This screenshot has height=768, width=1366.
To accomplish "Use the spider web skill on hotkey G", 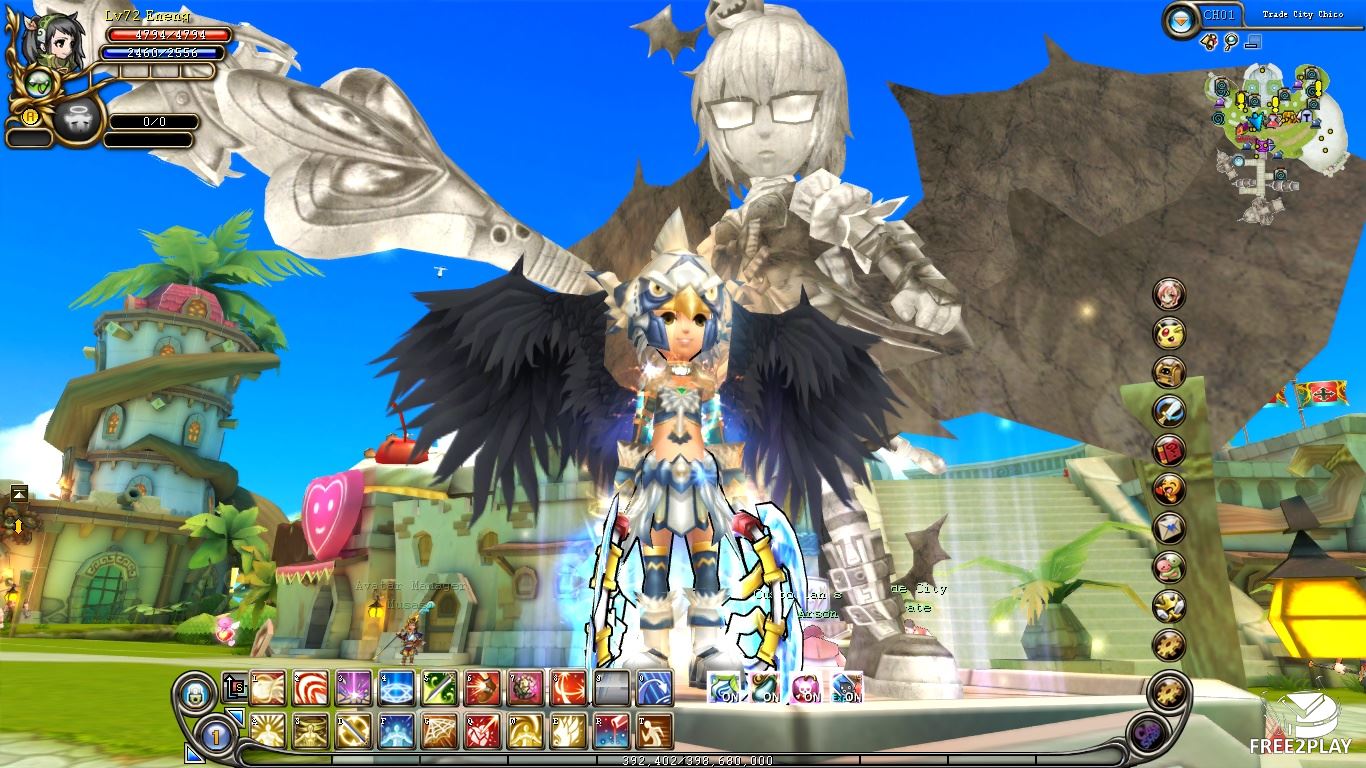I will 439,730.
